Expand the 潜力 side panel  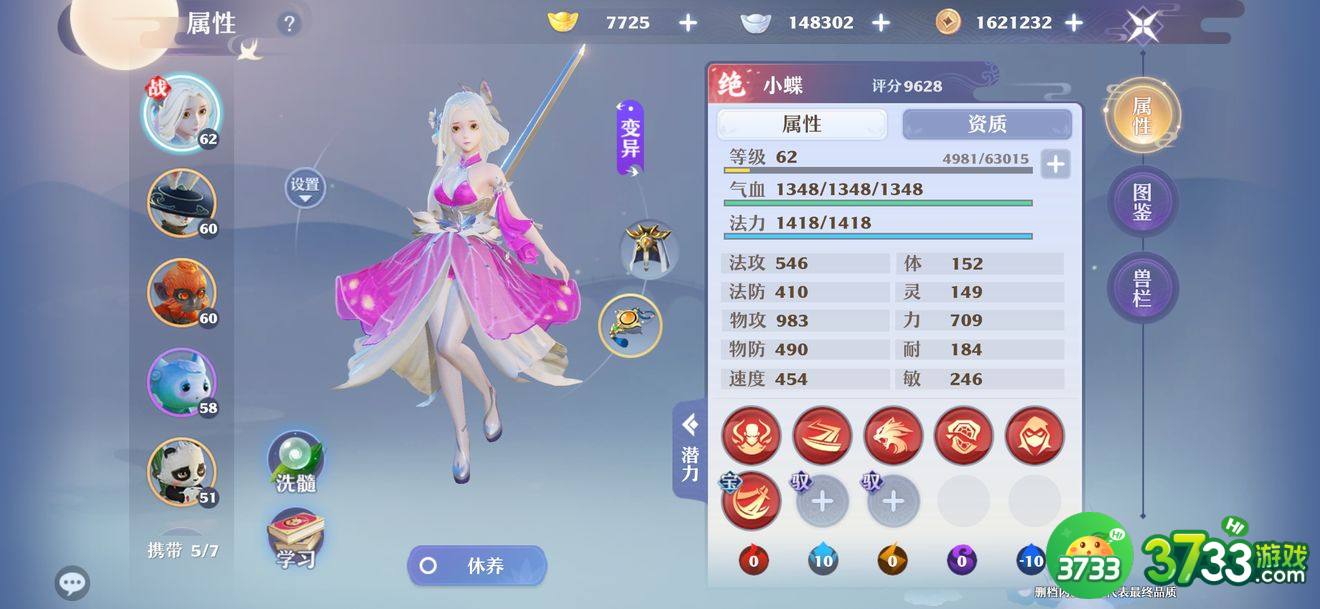pos(689,451)
